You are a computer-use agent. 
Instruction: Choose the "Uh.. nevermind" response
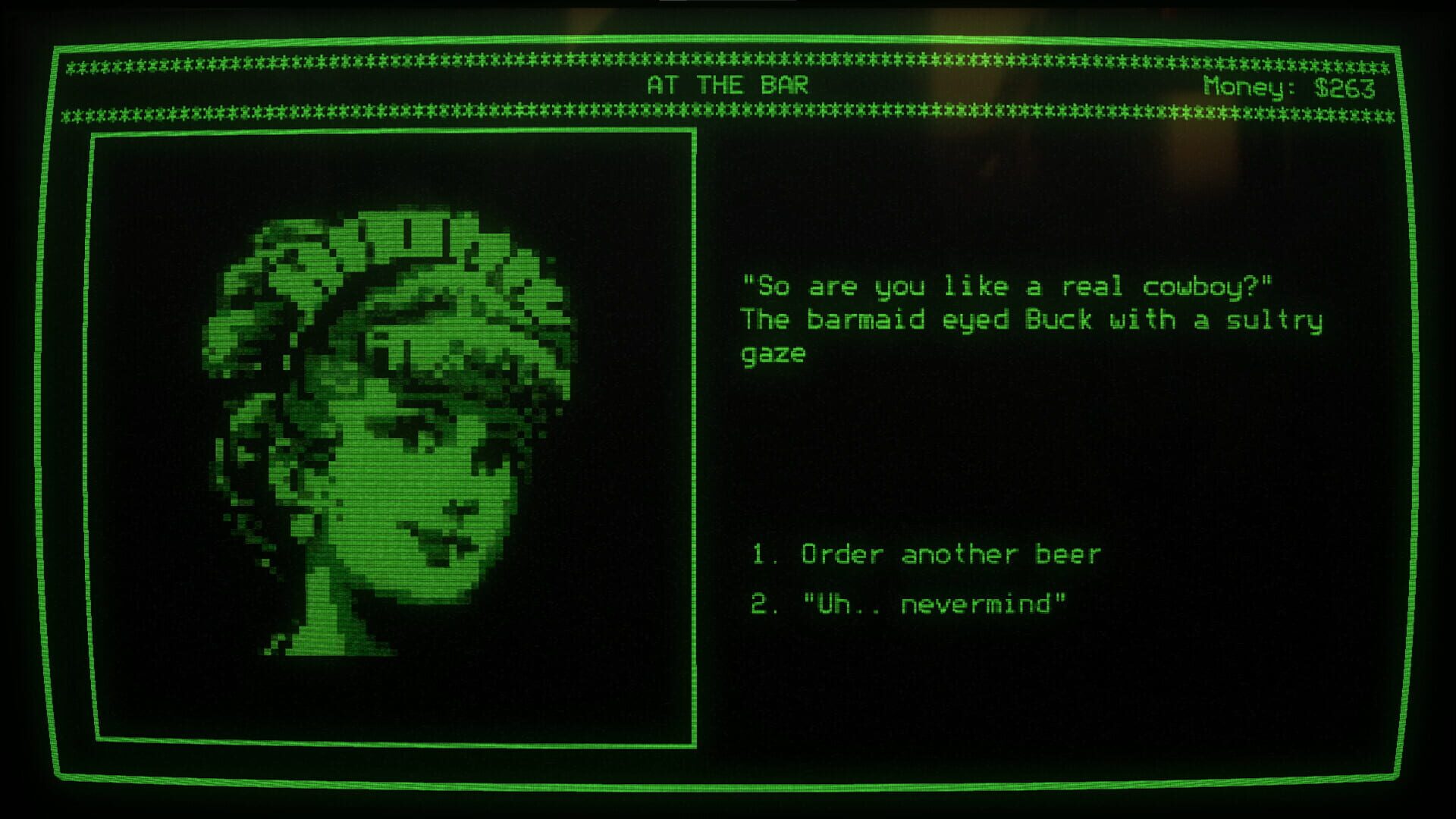[x=933, y=603]
